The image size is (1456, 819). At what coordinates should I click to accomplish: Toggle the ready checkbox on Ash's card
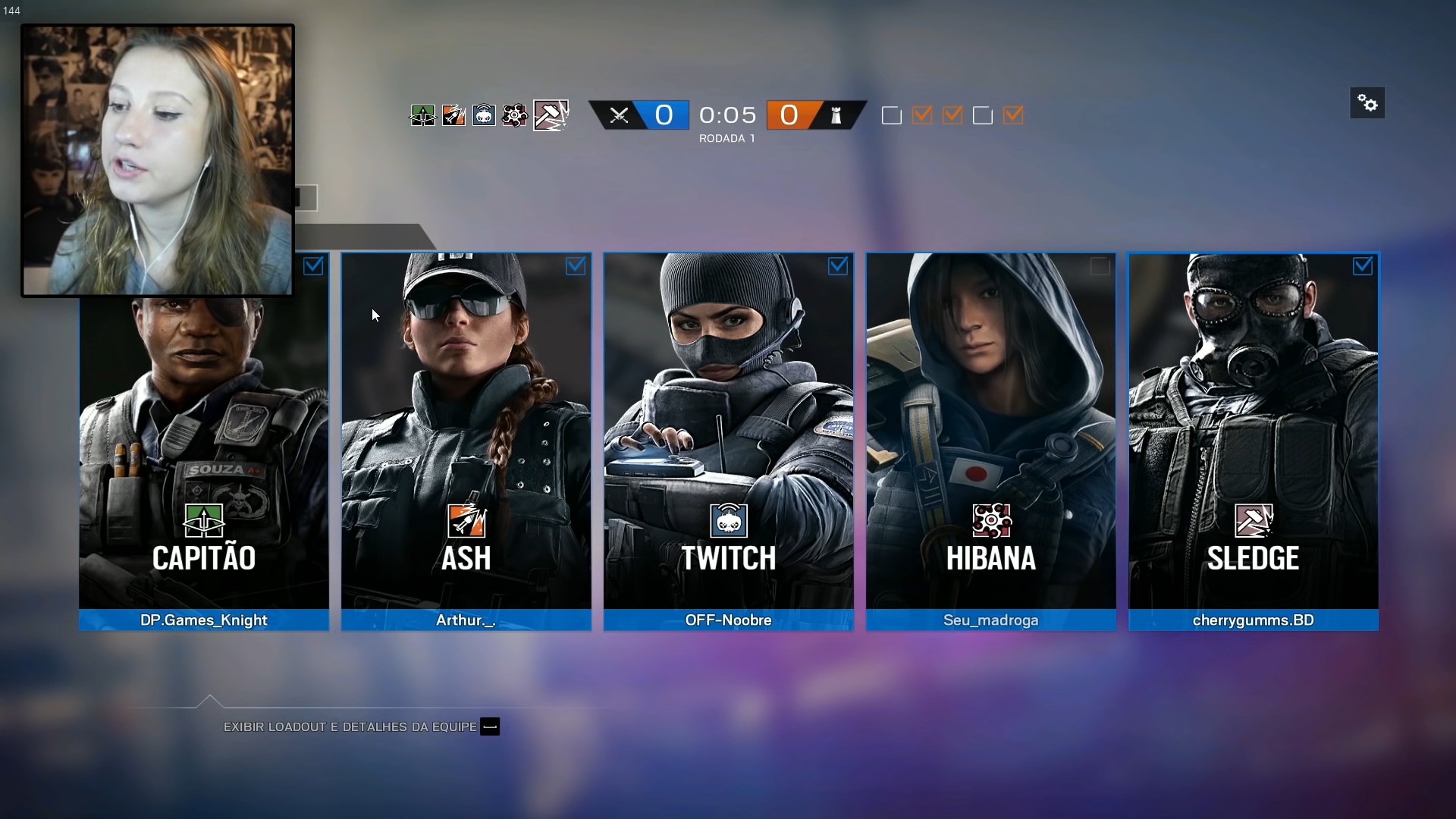[576, 266]
